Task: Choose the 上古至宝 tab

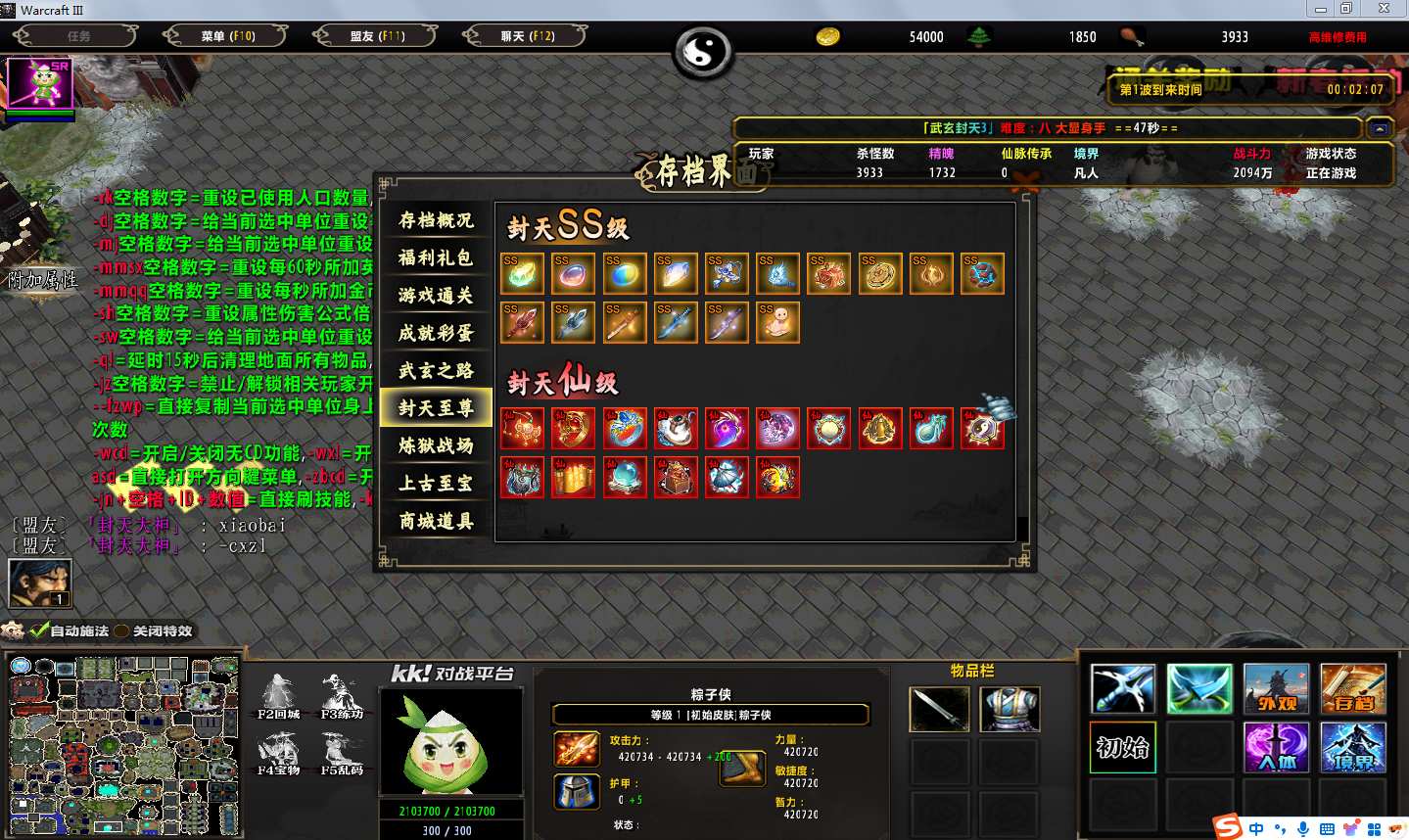Action: pos(436,483)
